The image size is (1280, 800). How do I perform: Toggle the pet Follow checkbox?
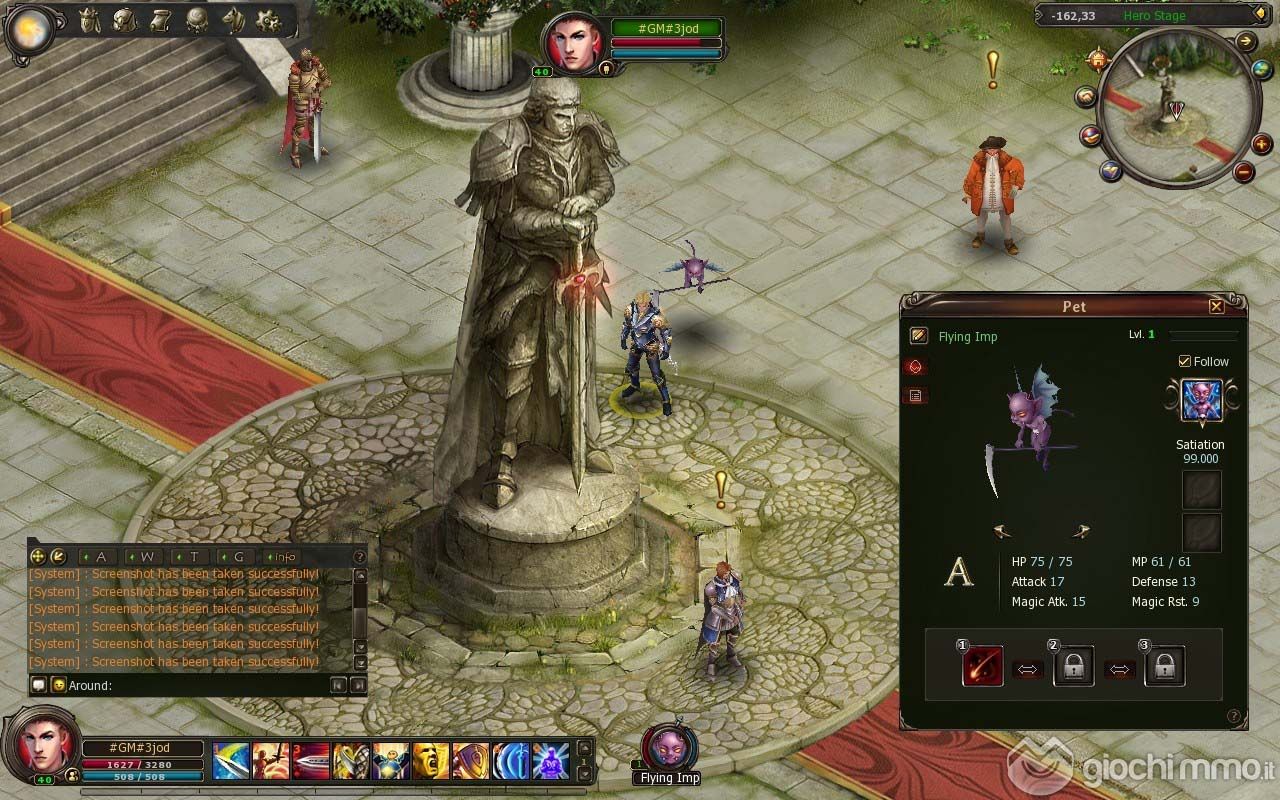1185,361
